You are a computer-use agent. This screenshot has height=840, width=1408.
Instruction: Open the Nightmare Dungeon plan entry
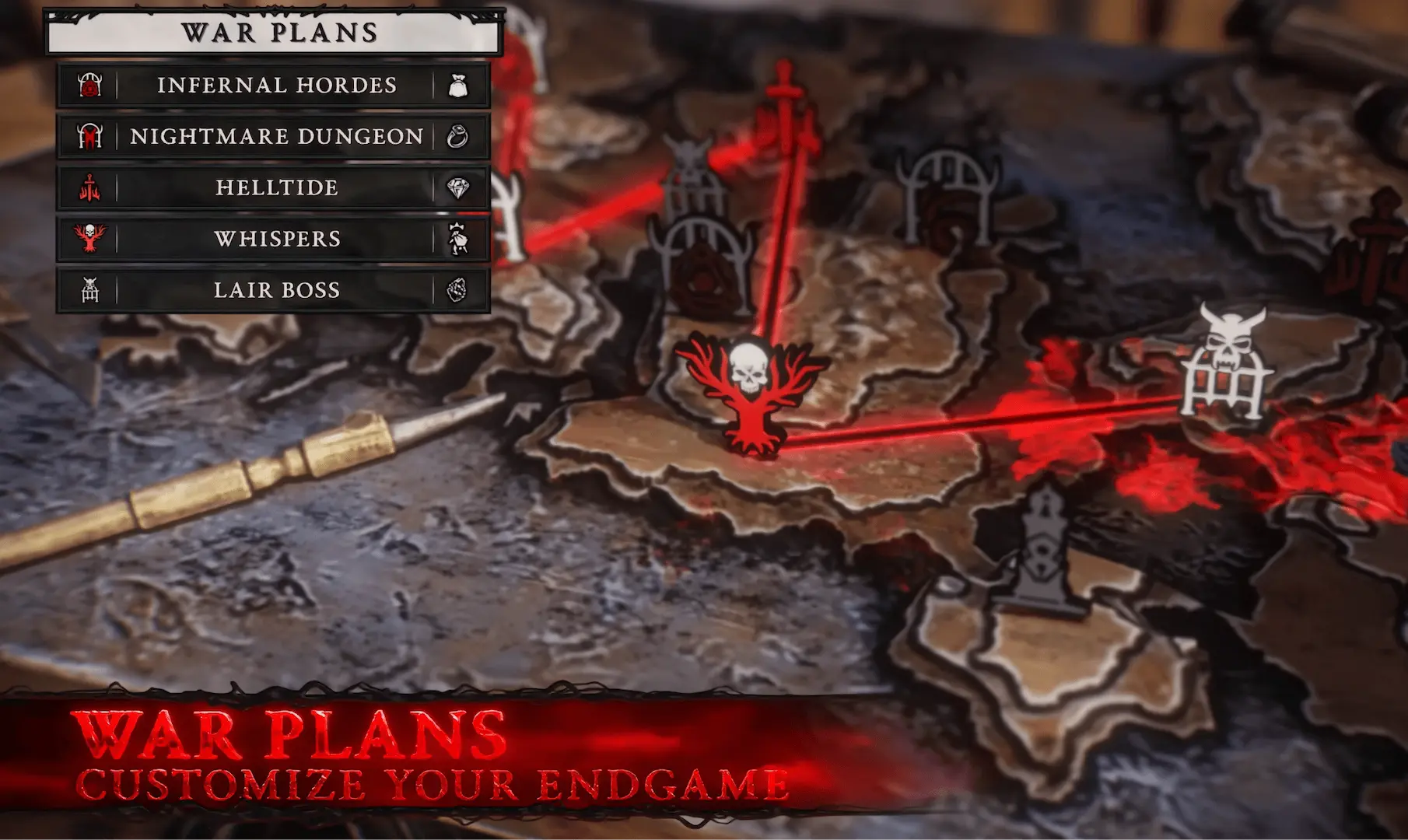click(x=276, y=136)
